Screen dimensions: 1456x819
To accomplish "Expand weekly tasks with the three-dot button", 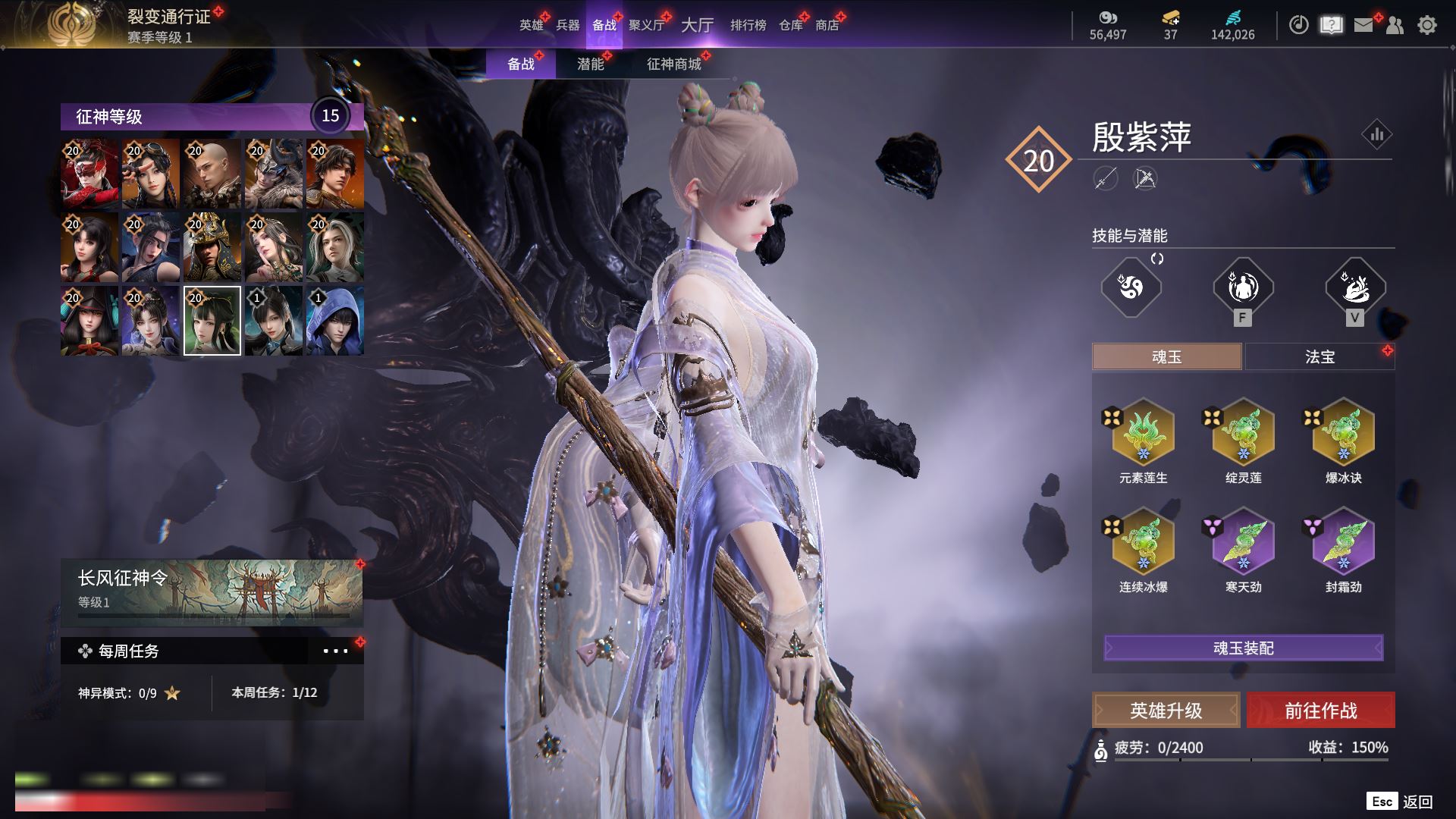I will coord(335,651).
